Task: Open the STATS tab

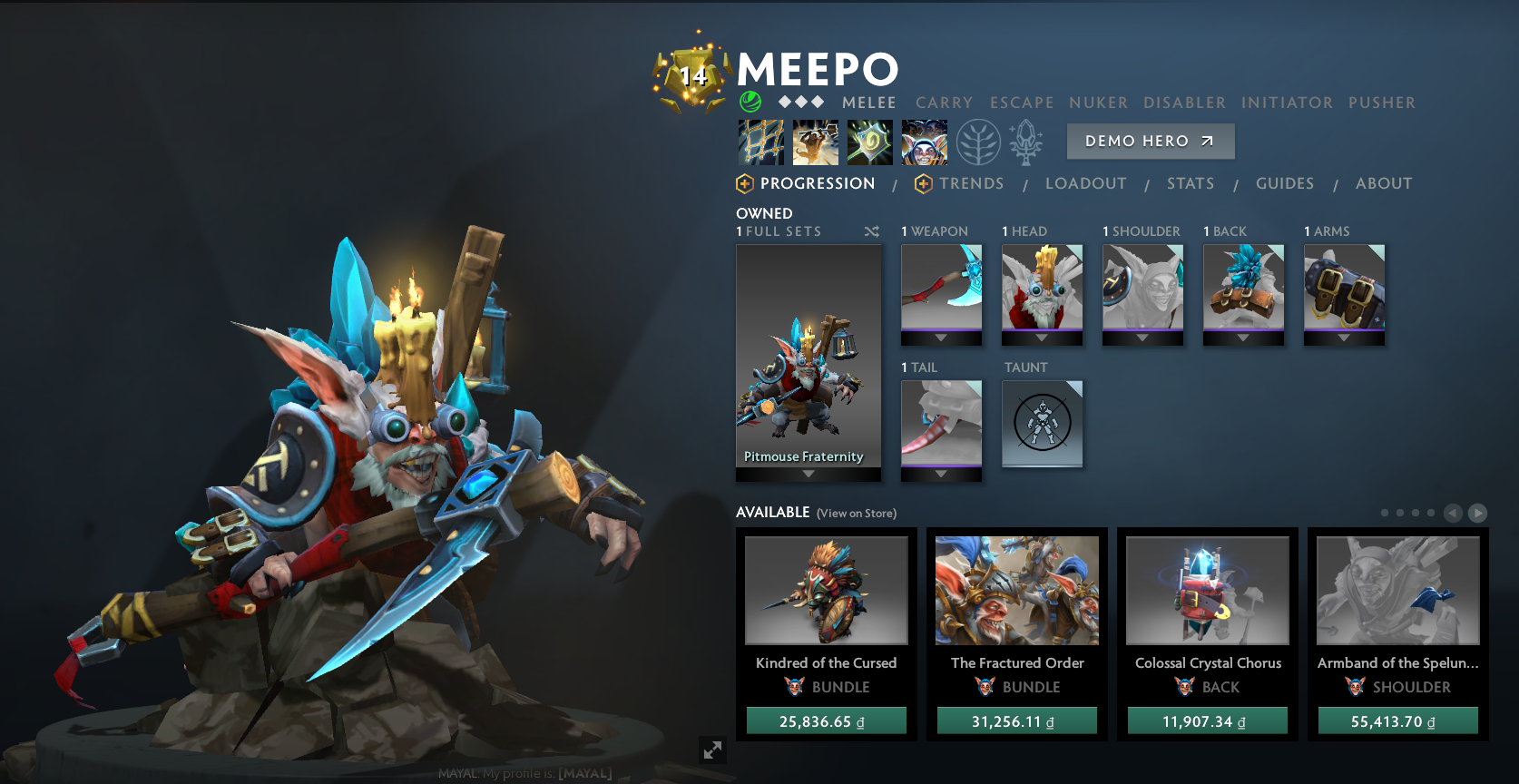Action: (x=1191, y=183)
